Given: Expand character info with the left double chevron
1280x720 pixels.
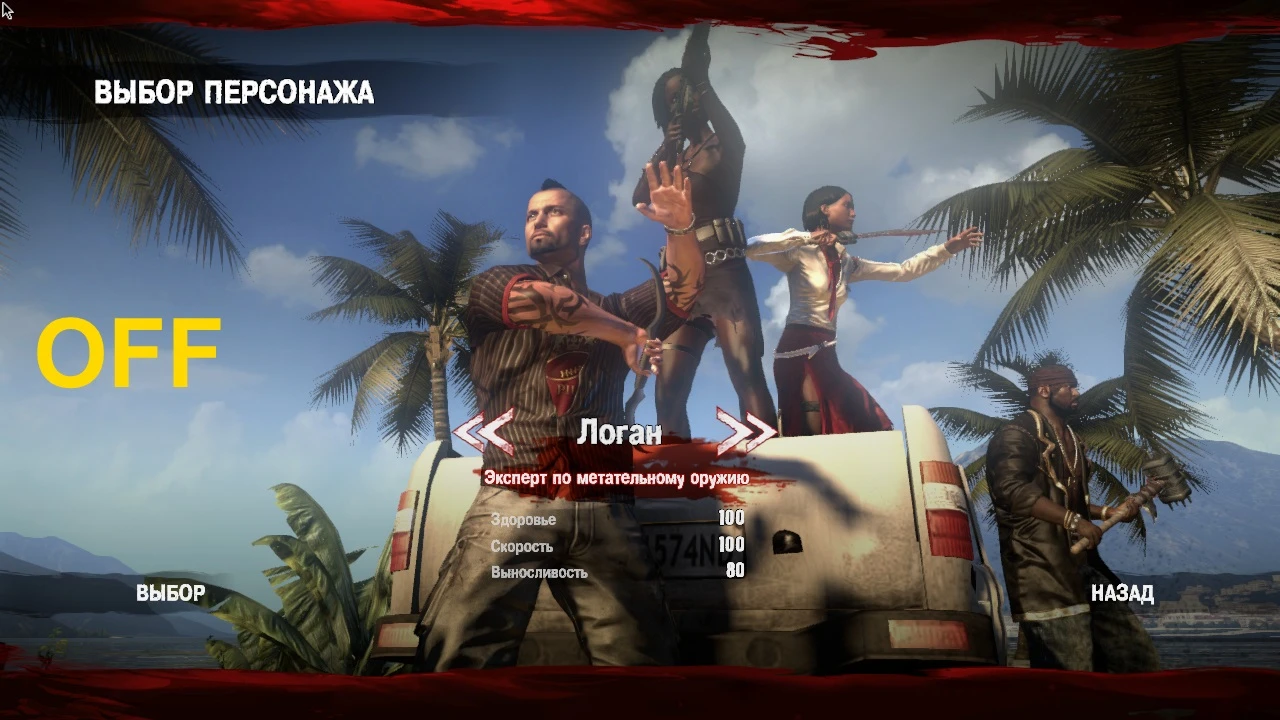Looking at the screenshot, I should tap(481, 430).
